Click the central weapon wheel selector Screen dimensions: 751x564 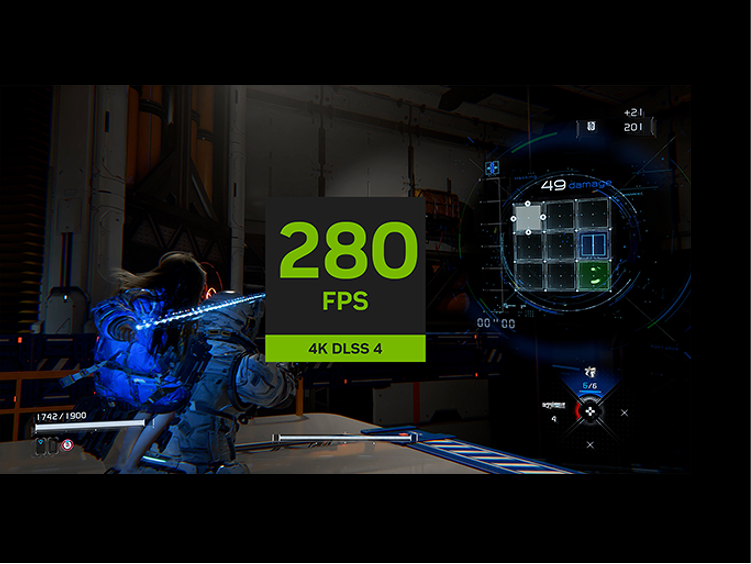point(590,410)
